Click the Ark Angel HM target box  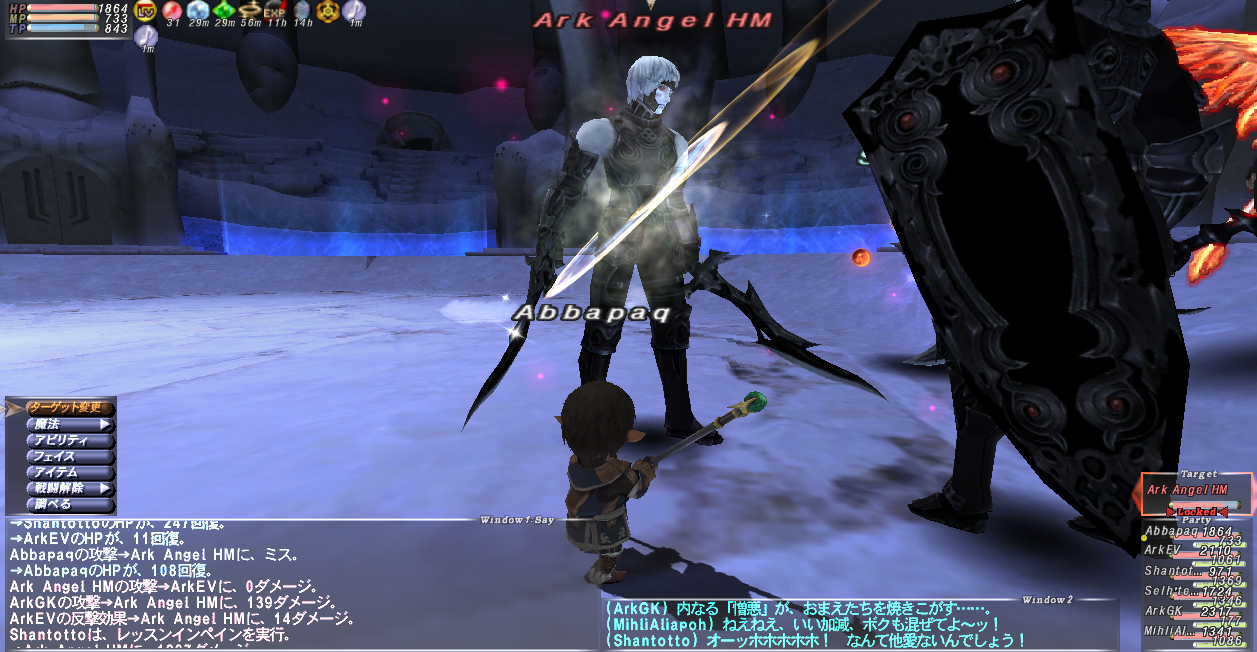coord(1196,491)
